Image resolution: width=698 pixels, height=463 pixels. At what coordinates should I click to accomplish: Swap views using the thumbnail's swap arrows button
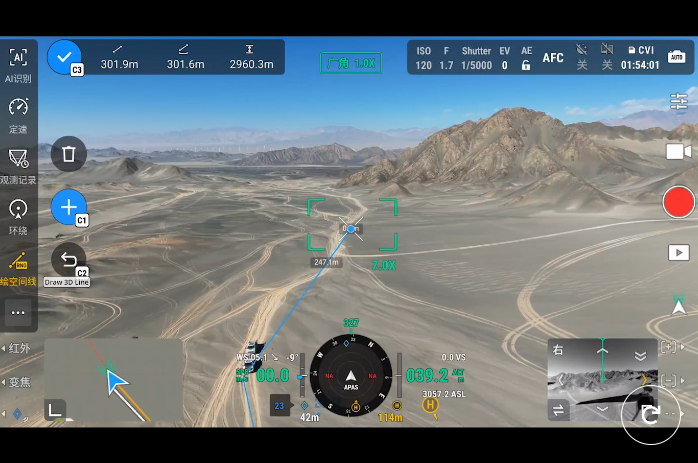click(x=559, y=408)
